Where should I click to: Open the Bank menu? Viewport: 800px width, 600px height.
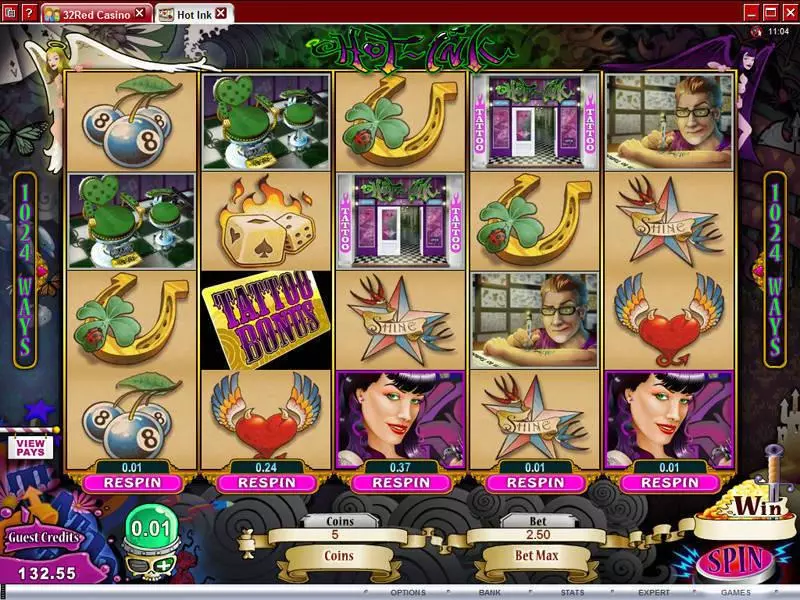click(x=489, y=592)
